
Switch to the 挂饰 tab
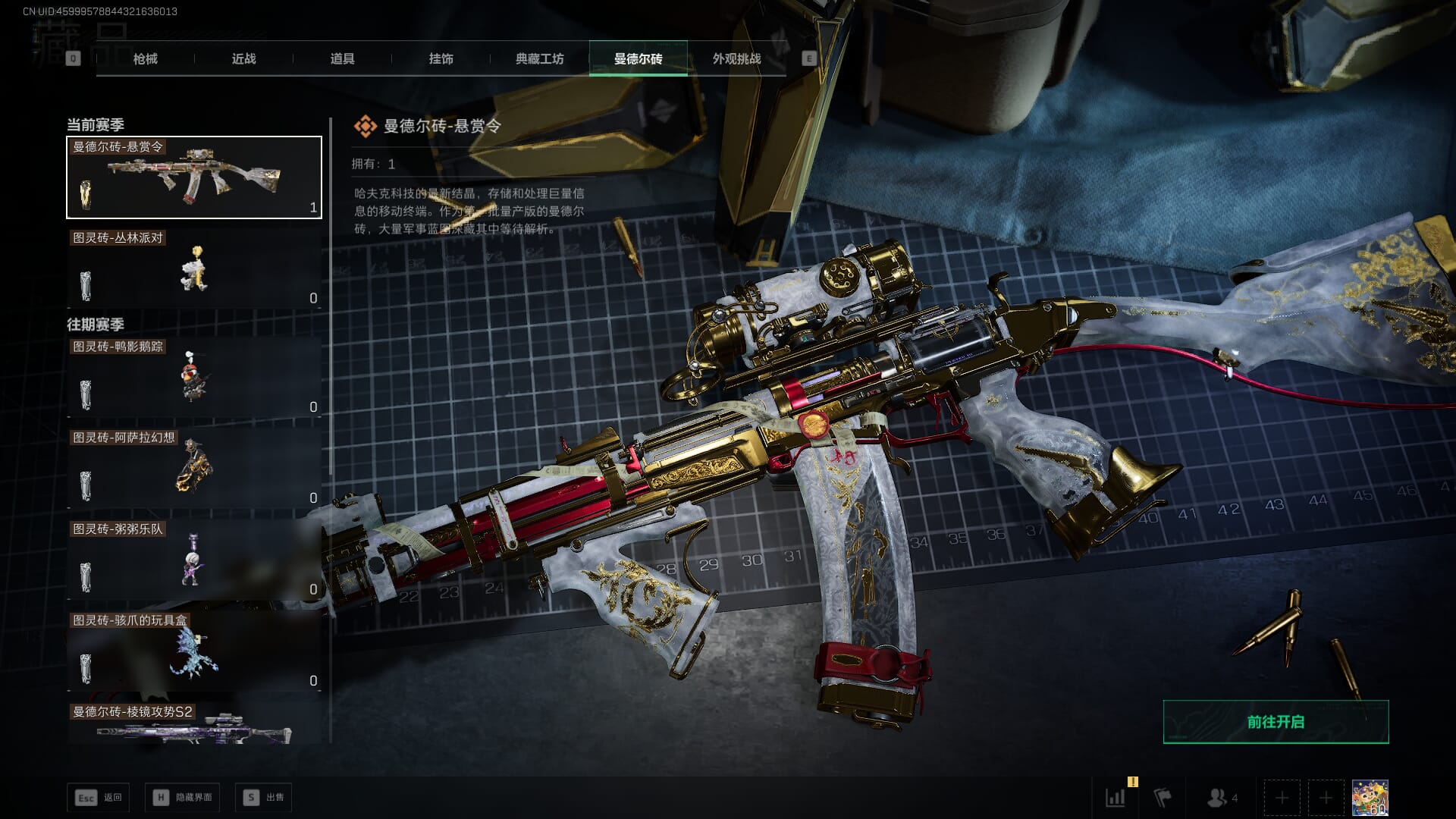click(x=441, y=59)
